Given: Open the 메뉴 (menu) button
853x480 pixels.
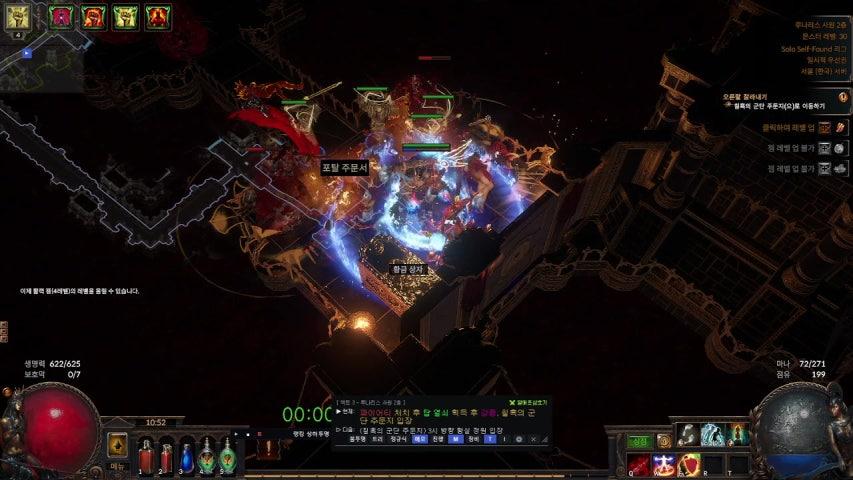Looking at the screenshot, I should click(118, 465).
